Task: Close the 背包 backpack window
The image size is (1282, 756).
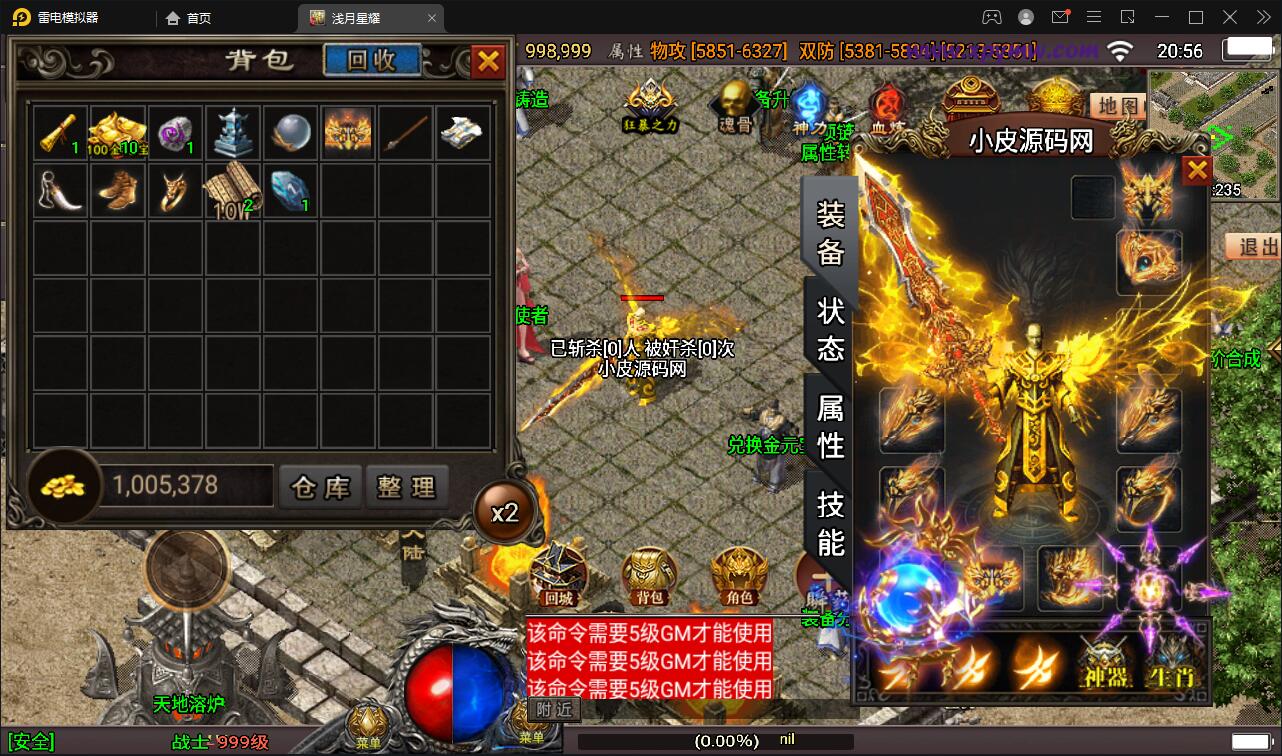Action: [488, 61]
